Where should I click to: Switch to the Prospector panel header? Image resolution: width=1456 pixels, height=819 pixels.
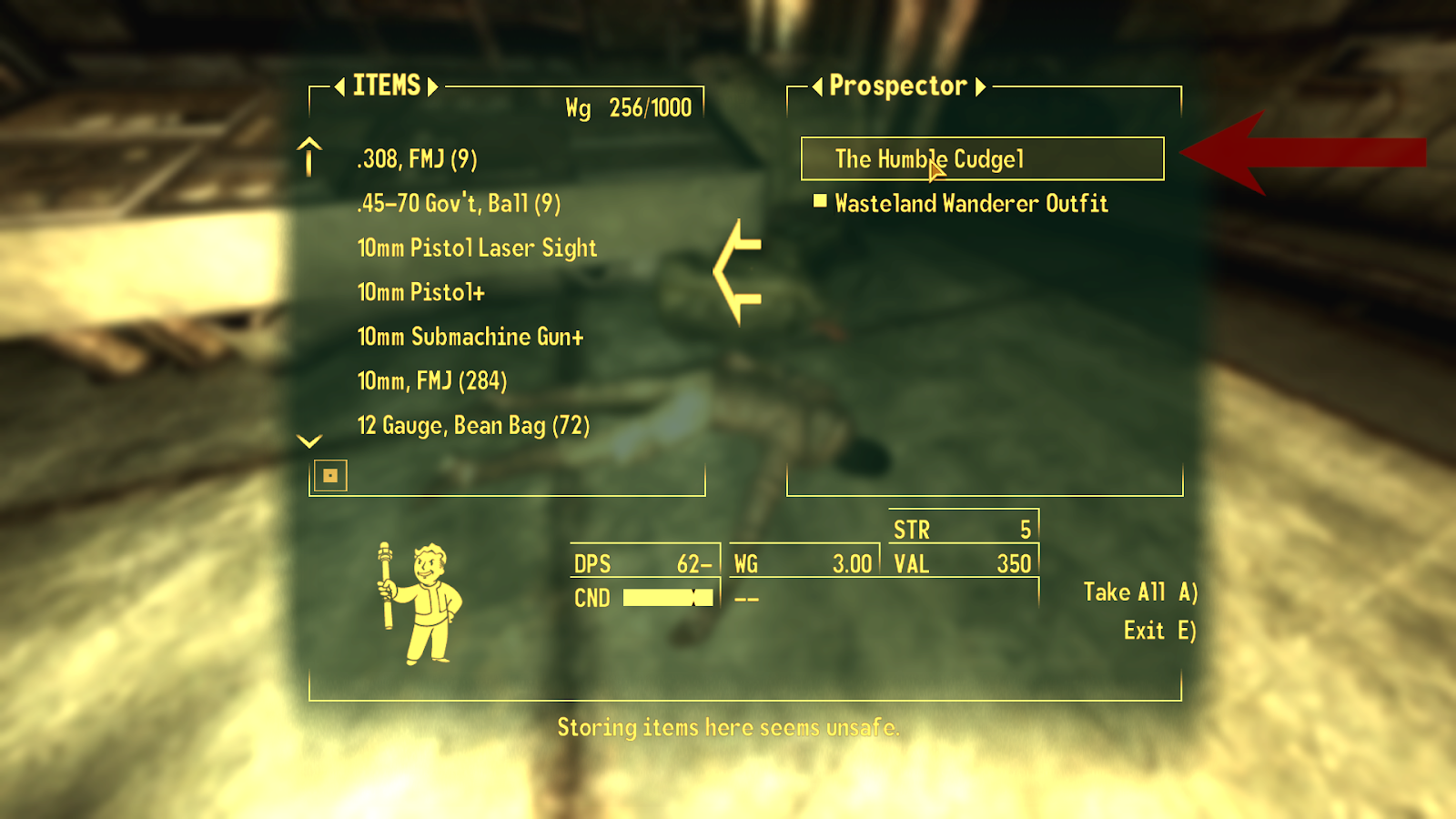(897, 86)
